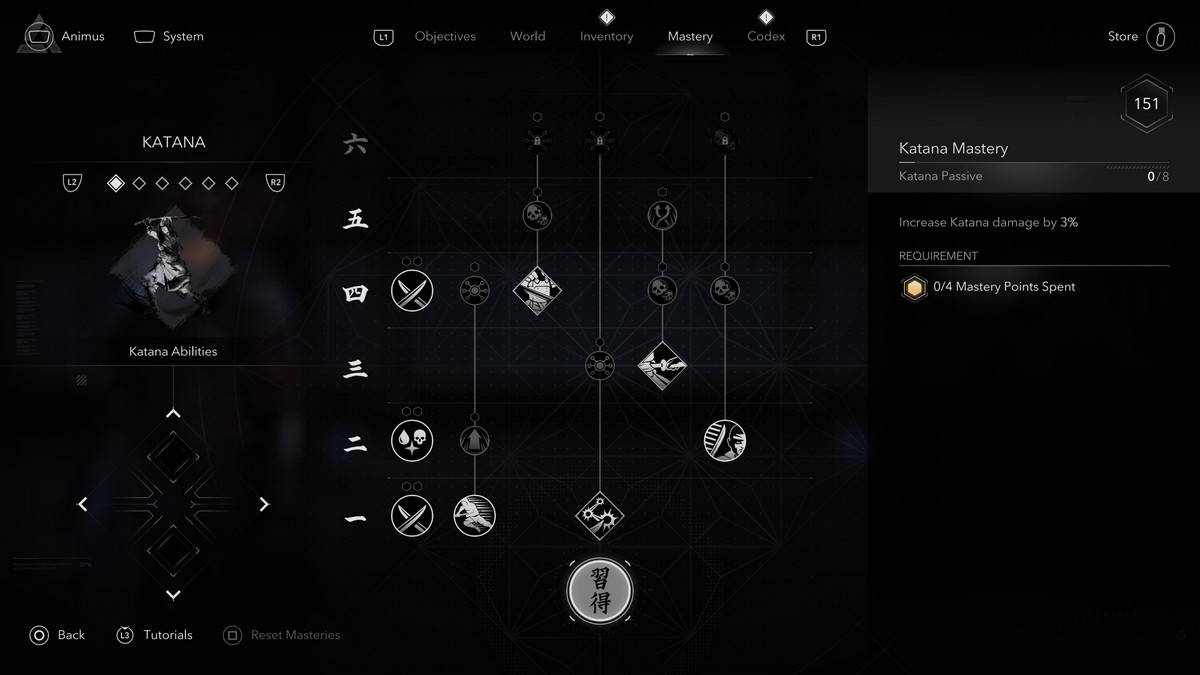Pick the blood drop and skull node

click(x=412, y=441)
